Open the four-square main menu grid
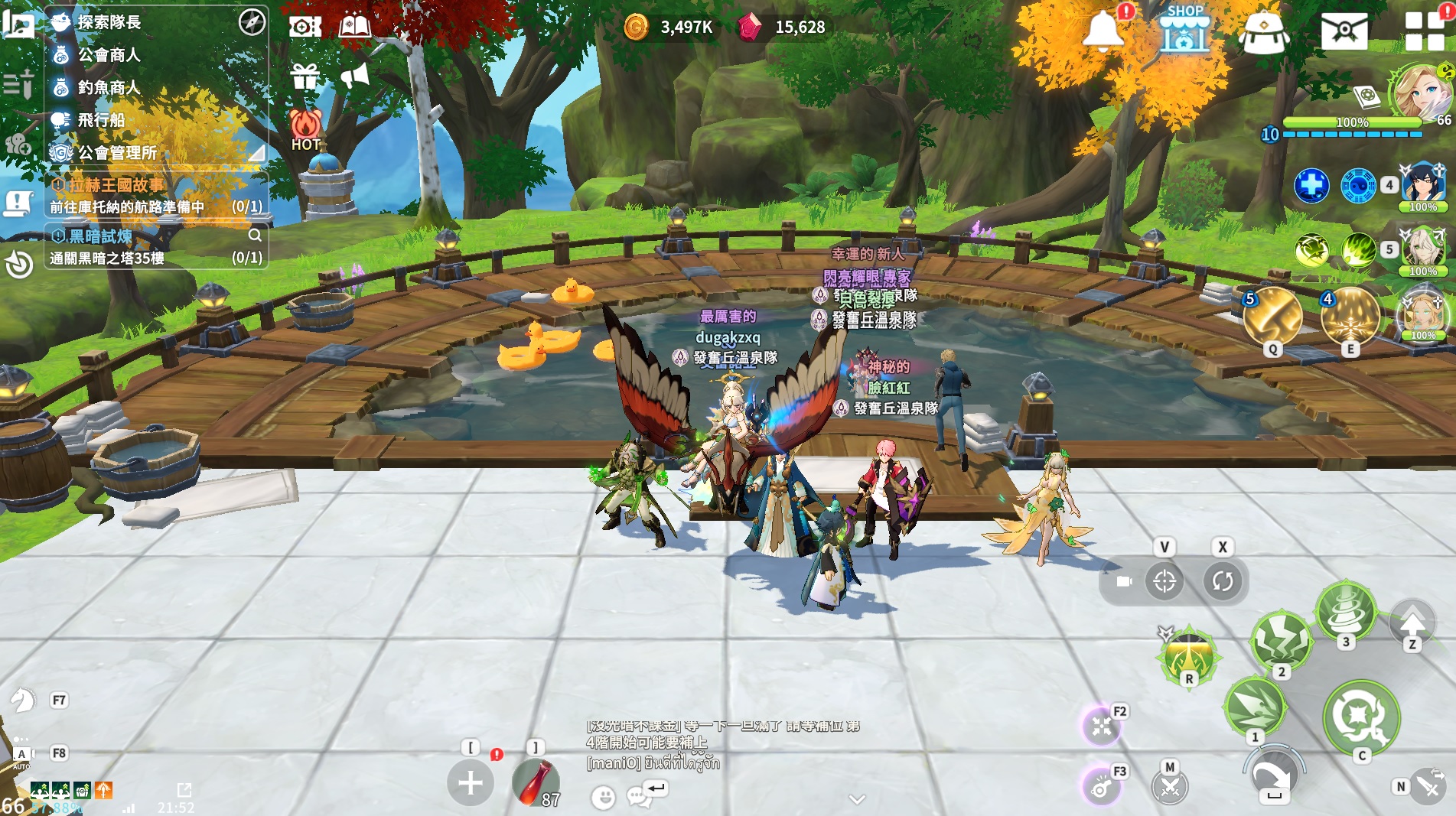The image size is (1456, 816). (1424, 31)
